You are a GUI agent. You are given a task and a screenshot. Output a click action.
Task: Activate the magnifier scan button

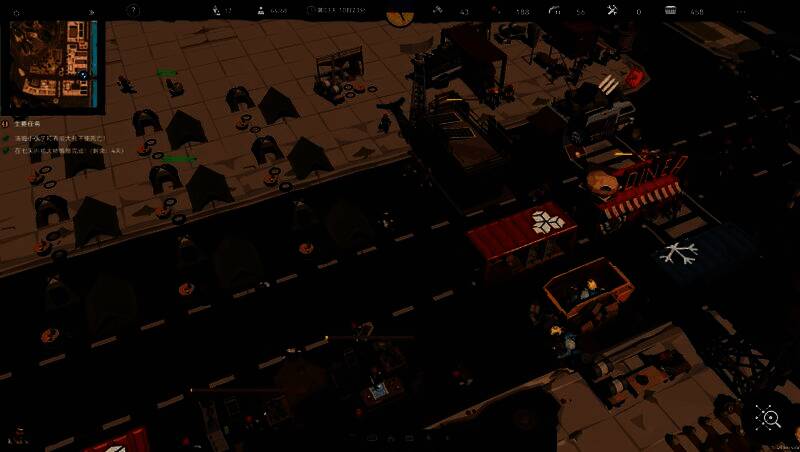tap(768, 419)
